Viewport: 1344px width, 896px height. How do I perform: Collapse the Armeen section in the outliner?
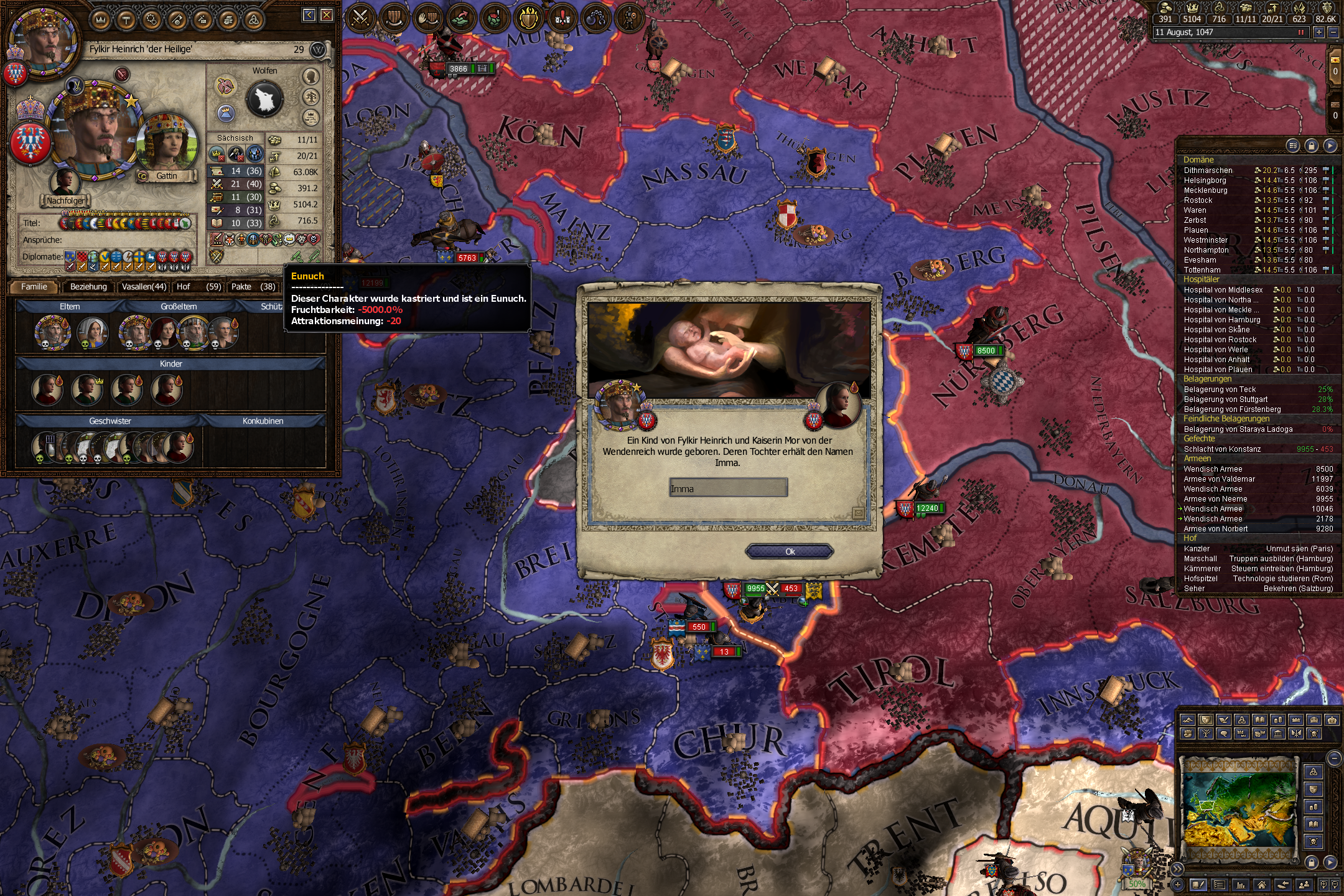click(x=1196, y=459)
